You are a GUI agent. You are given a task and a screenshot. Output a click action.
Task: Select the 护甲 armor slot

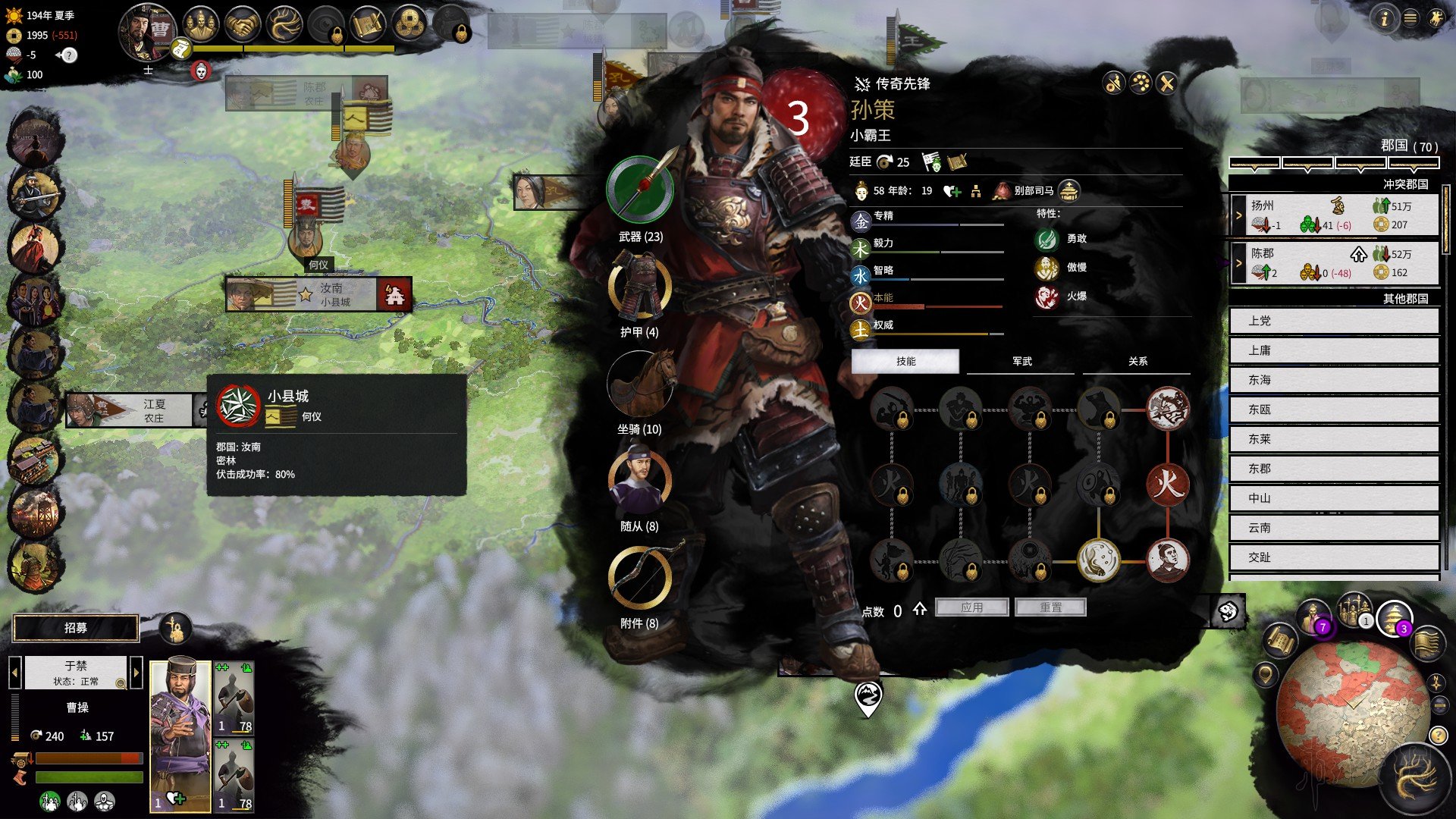pos(639,287)
